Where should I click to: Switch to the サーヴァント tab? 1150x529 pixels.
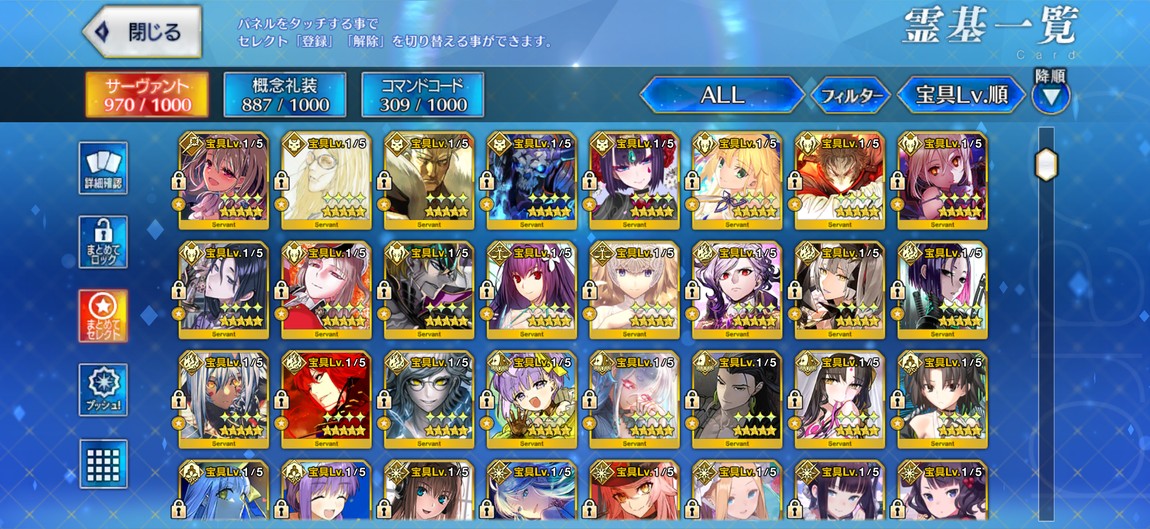146,95
